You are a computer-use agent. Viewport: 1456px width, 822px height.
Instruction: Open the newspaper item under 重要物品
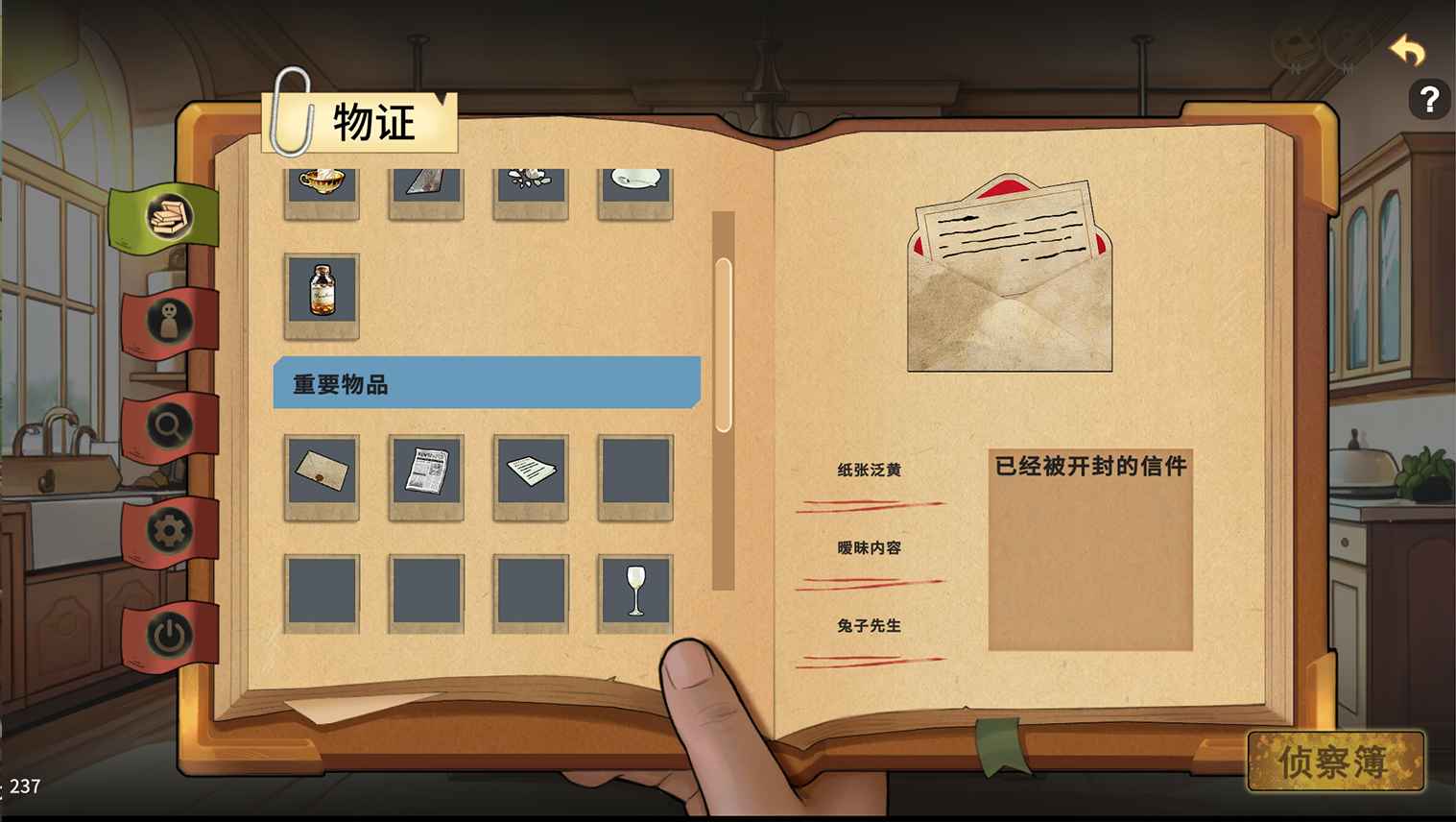(x=426, y=475)
